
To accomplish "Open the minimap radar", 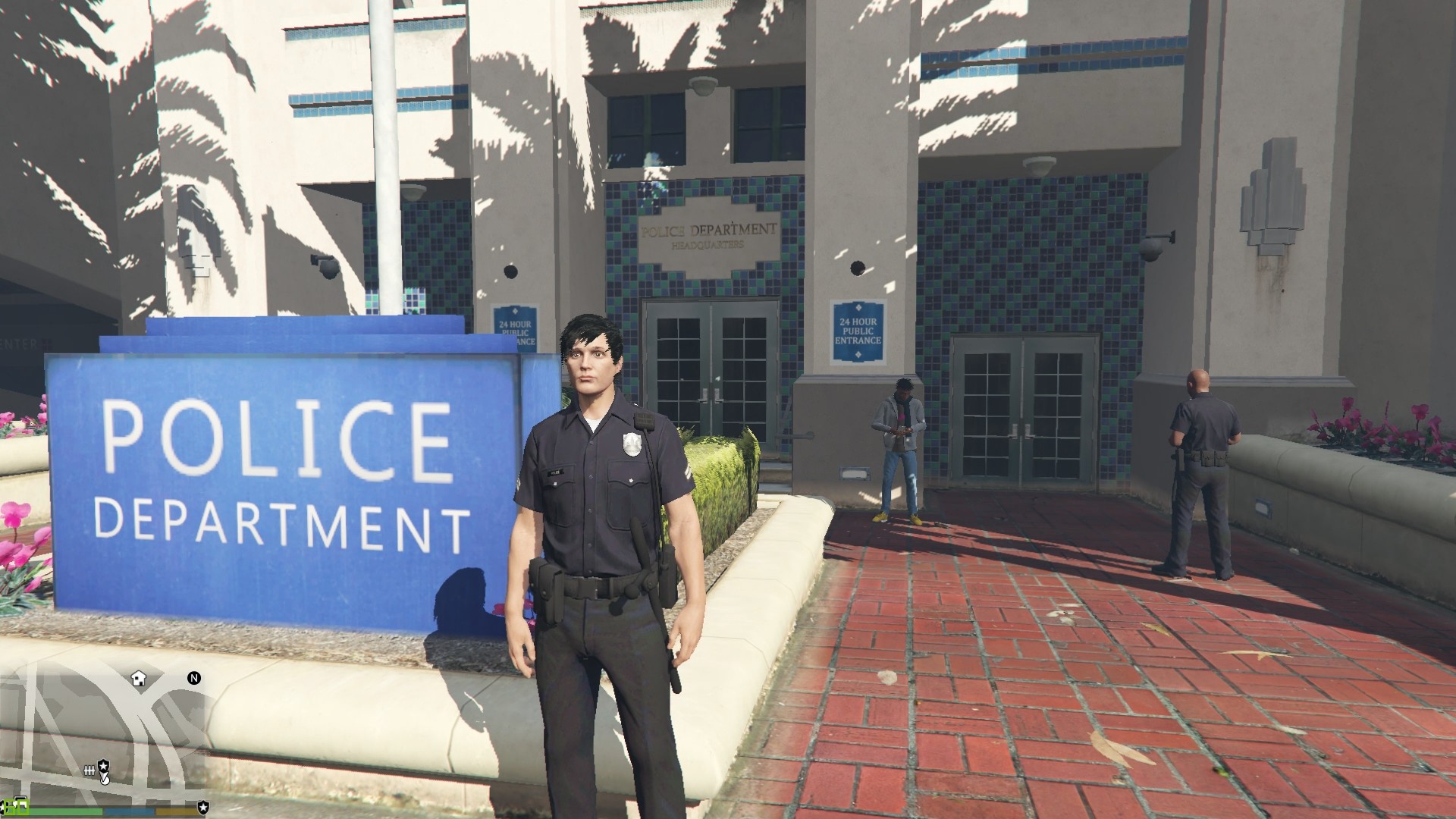I will 105,728.
